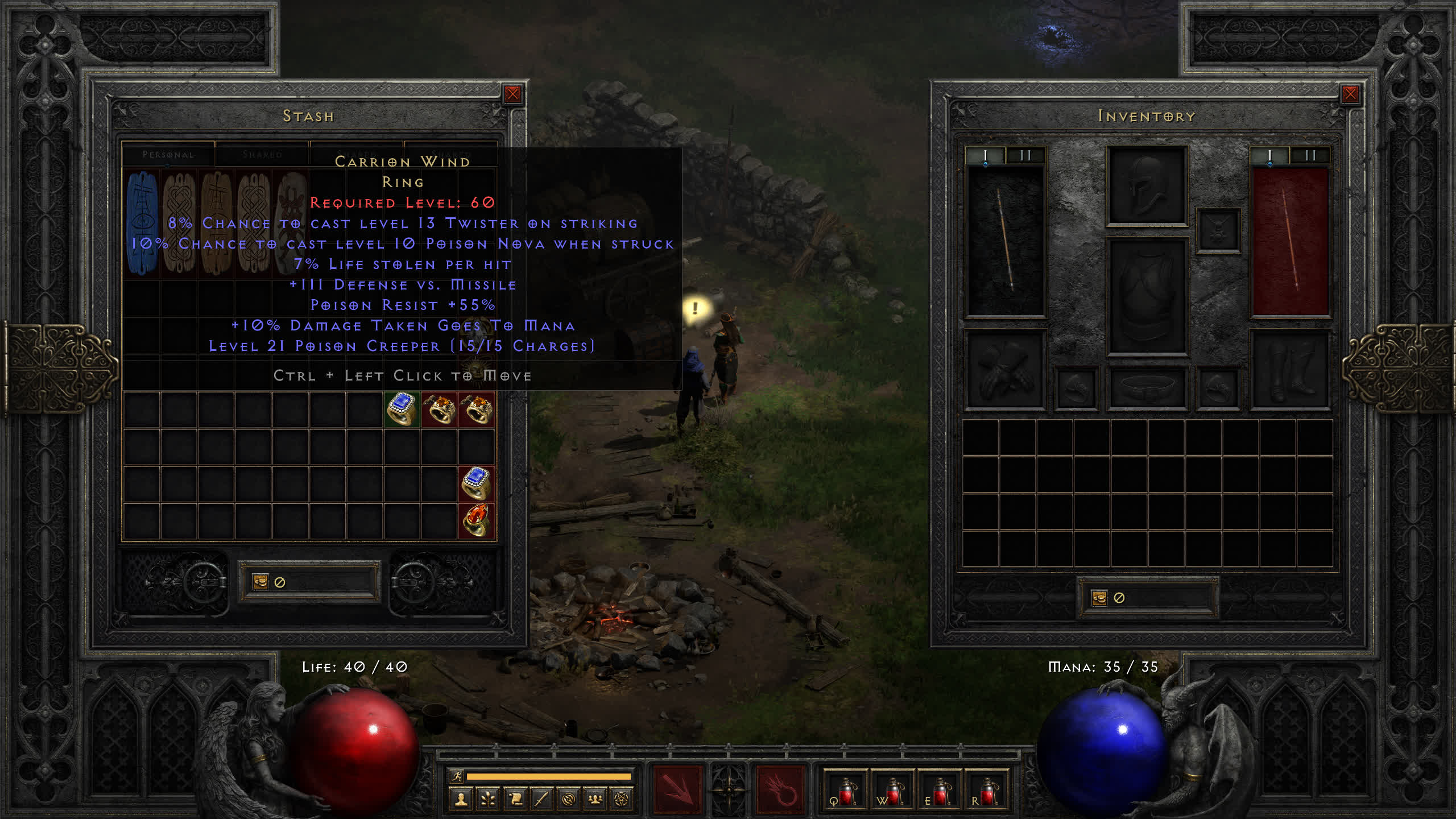
Task: Switch to the Personal stash tab
Action: click(168, 155)
